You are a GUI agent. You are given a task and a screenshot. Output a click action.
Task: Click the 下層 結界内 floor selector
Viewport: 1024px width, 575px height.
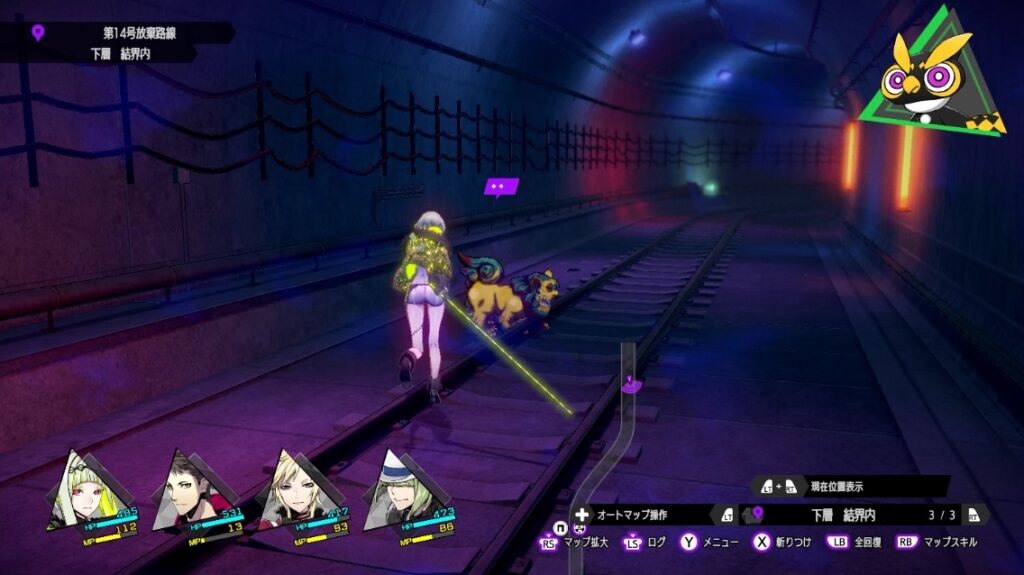click(843, 514)
